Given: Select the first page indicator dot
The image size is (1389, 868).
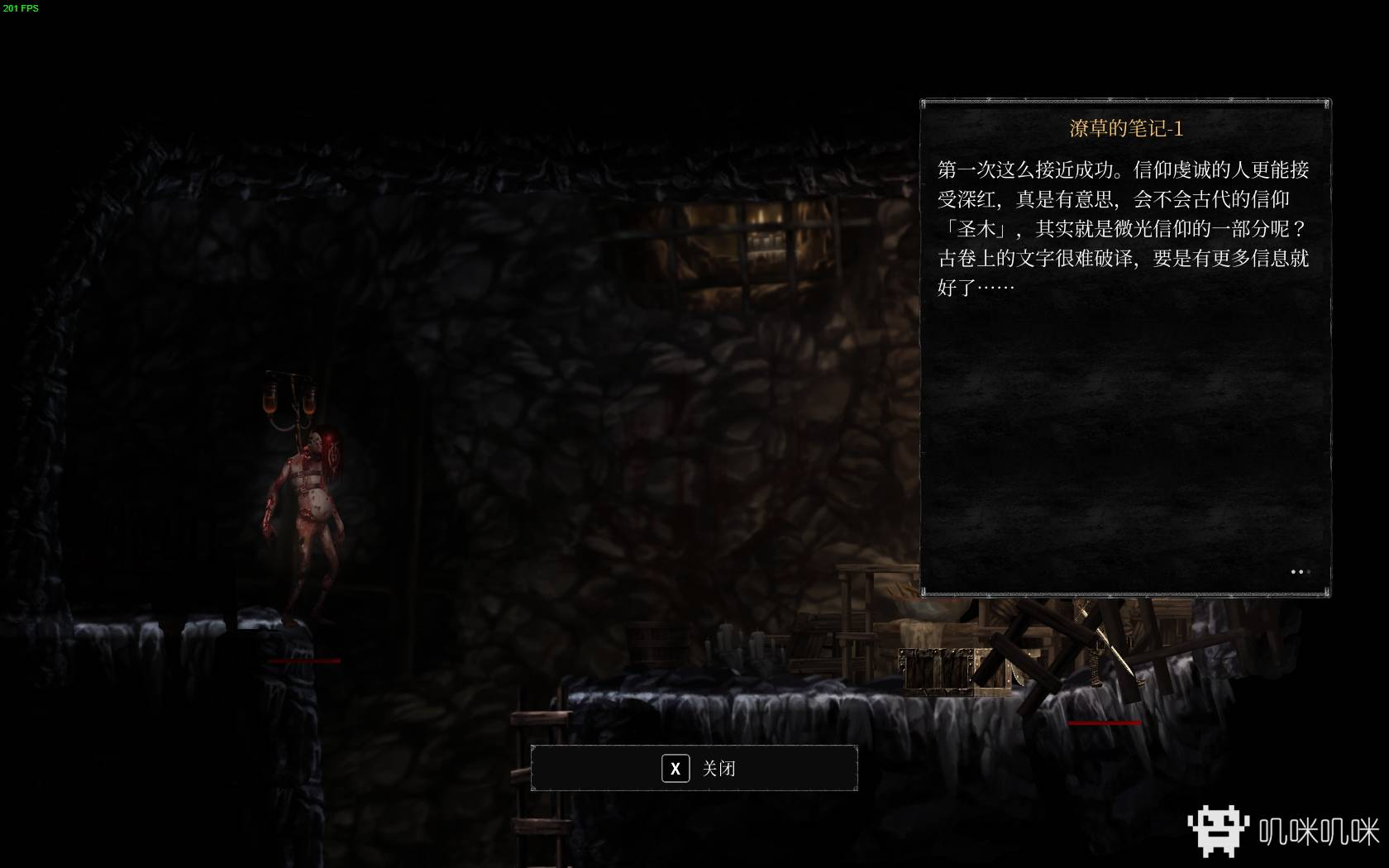Looking at the screenshot, I should tap(1293, 572).
